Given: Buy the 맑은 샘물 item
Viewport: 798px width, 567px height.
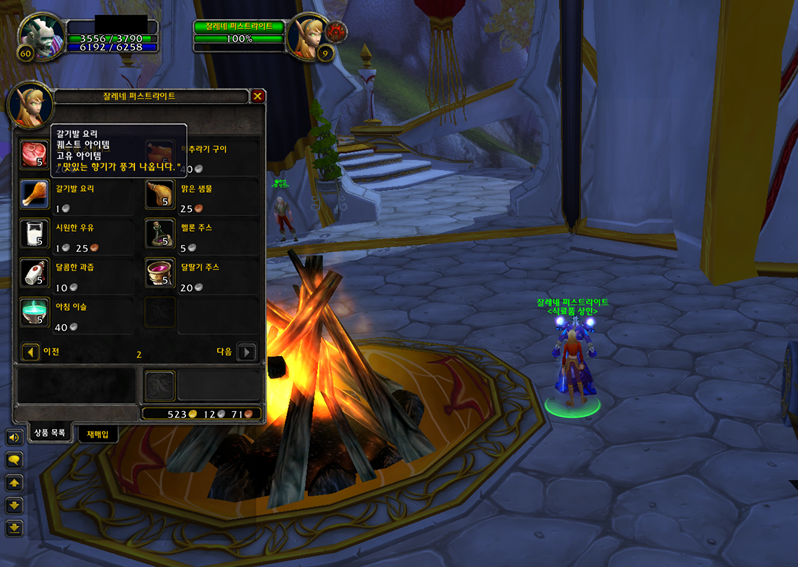Looking at the screenshot, I should coord(159,194).
